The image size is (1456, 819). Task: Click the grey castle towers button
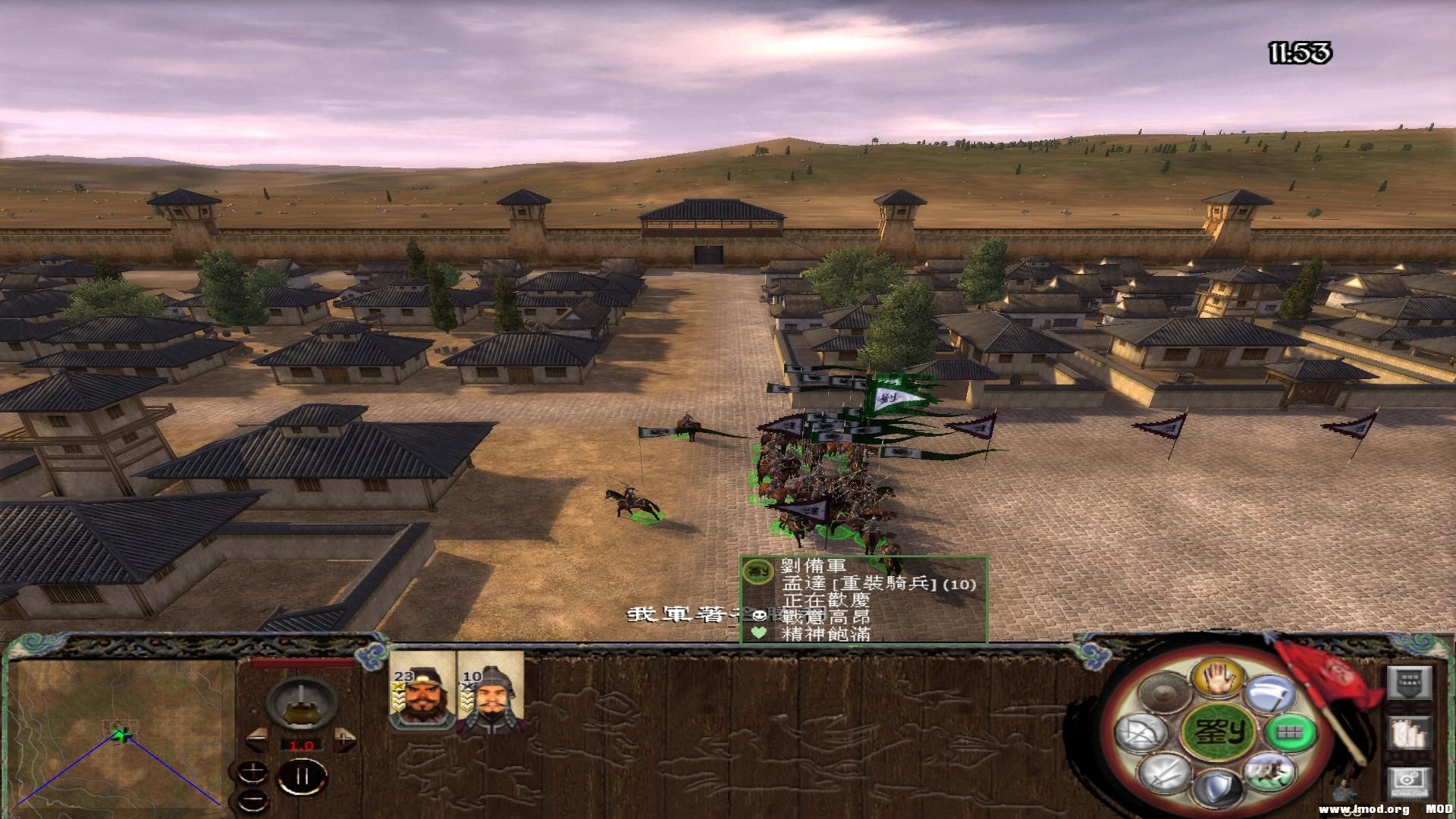coord(1409,733)
